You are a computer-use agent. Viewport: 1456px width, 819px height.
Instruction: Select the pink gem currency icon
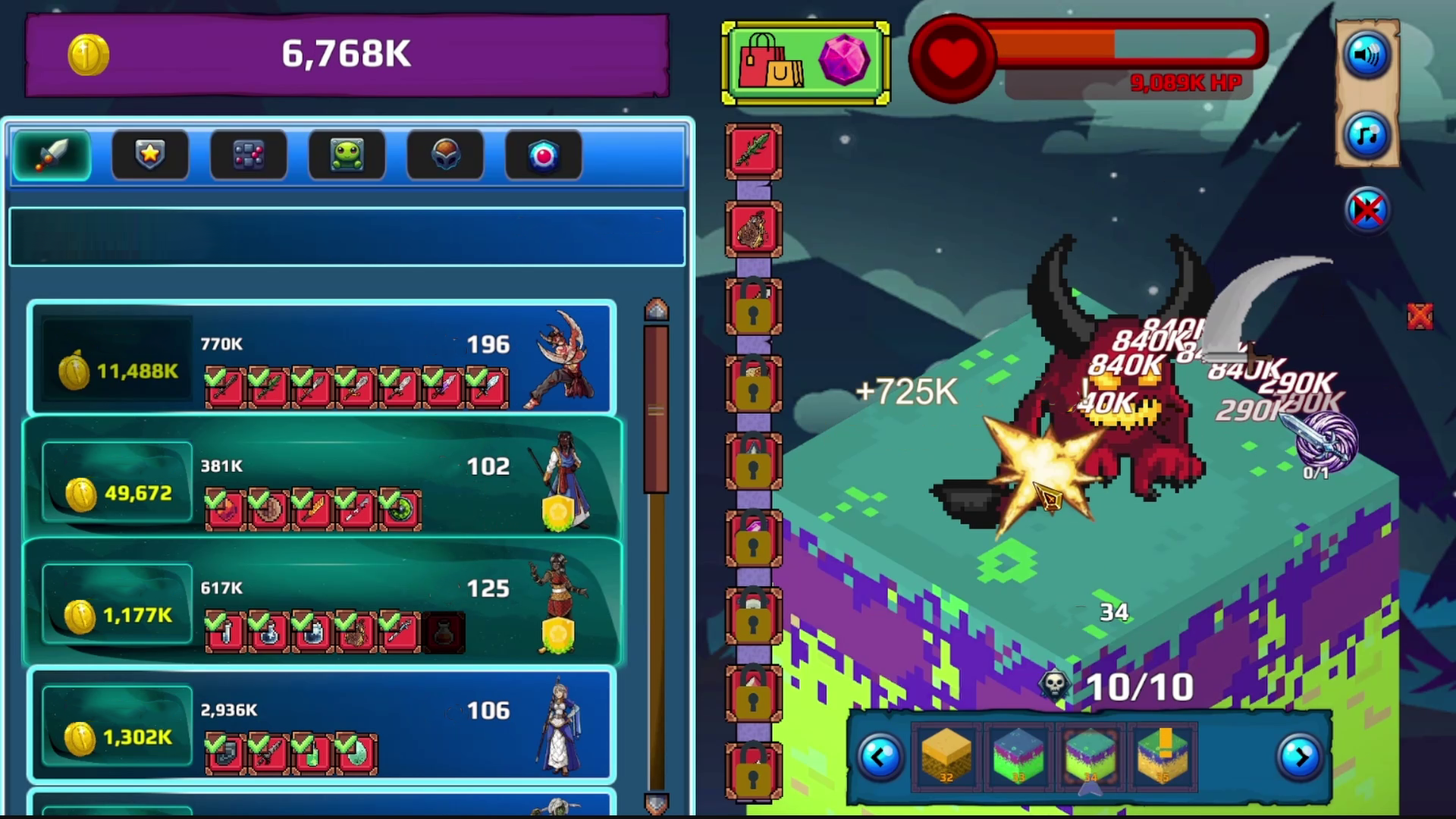[x=844, y=61]
